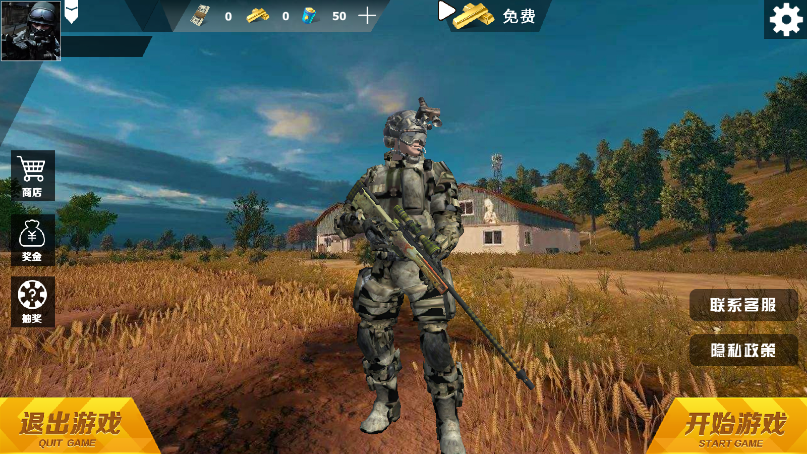Open the player avatar profile
Screen dimensions: 807x454
click(x=30, y=30)
